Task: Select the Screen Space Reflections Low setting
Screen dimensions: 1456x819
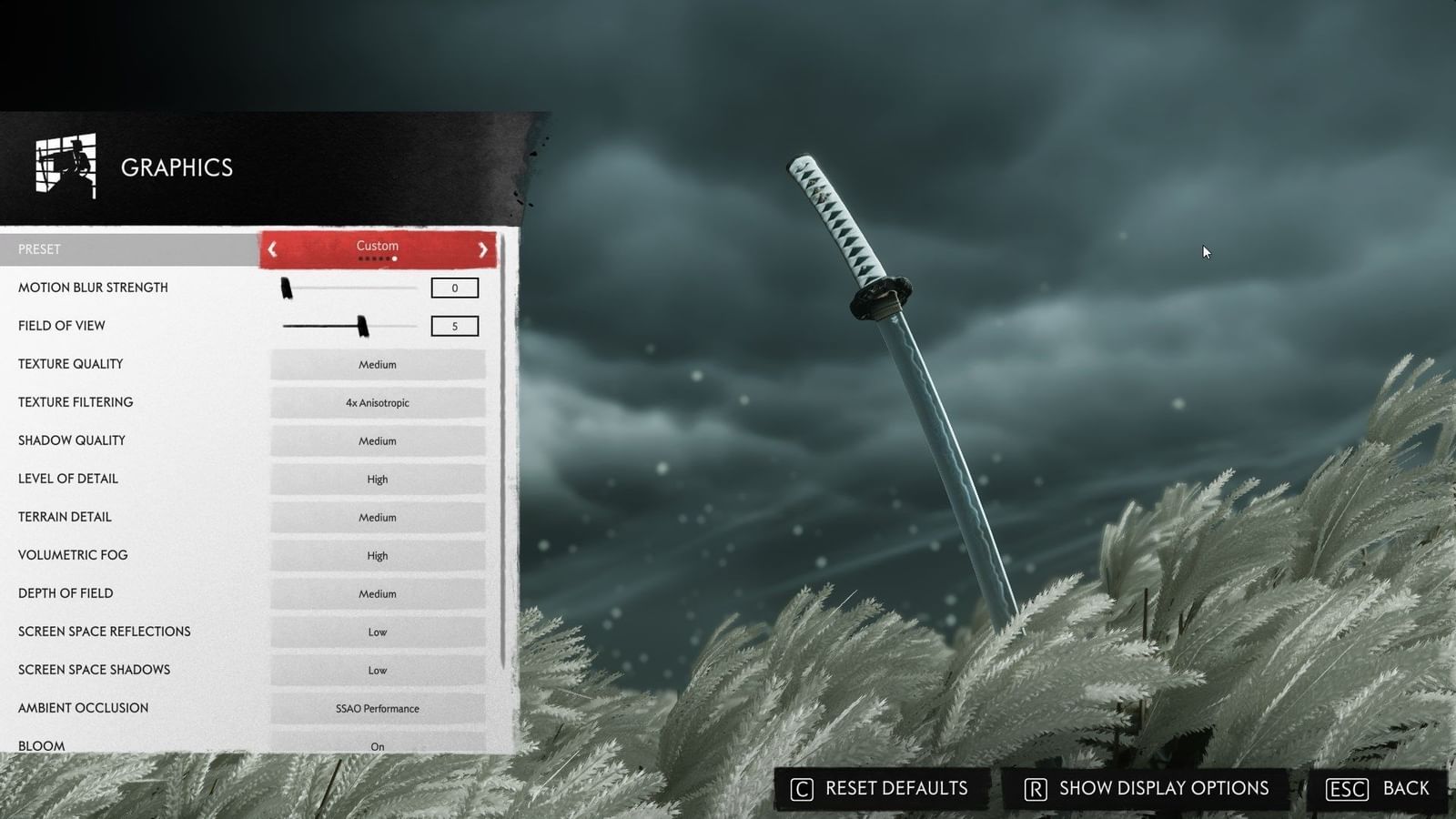Action: pos(378,632)
